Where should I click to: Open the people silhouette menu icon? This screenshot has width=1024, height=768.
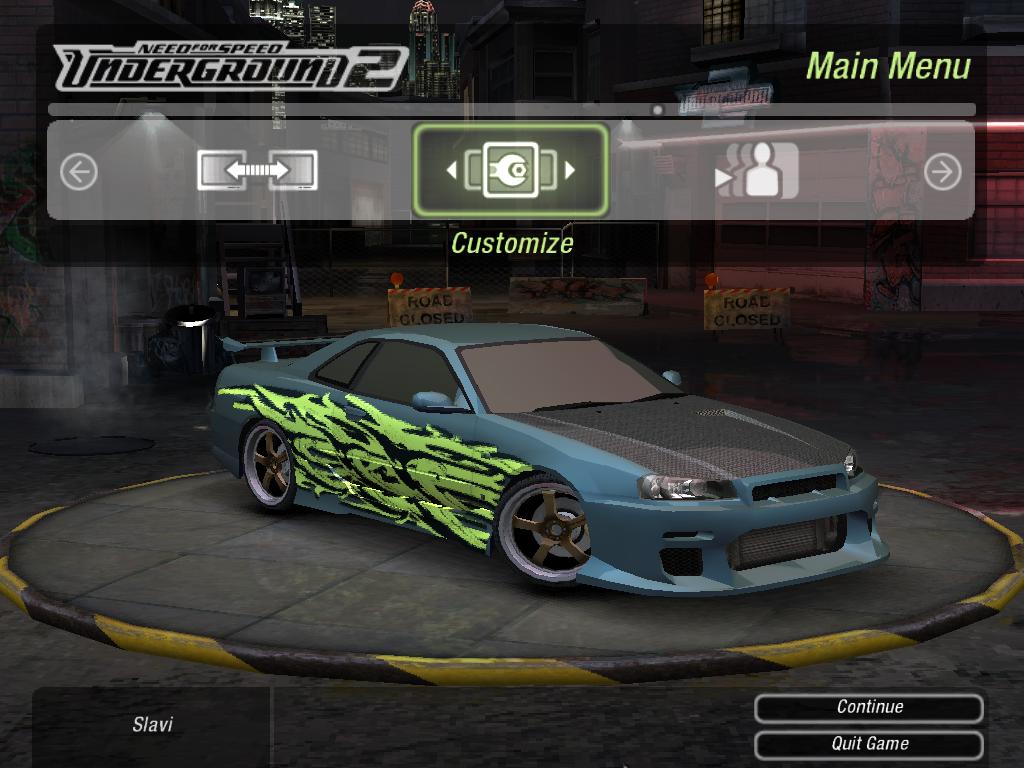pyautogui.click(x=760, y=171)
